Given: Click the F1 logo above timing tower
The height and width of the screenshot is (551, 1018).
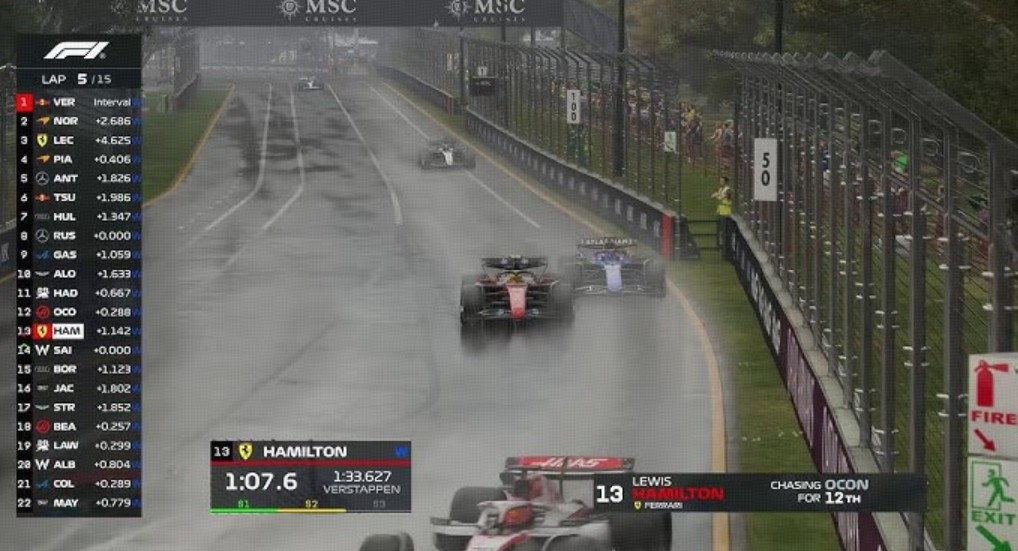Looking at the screenshot, I should [77, 51].
